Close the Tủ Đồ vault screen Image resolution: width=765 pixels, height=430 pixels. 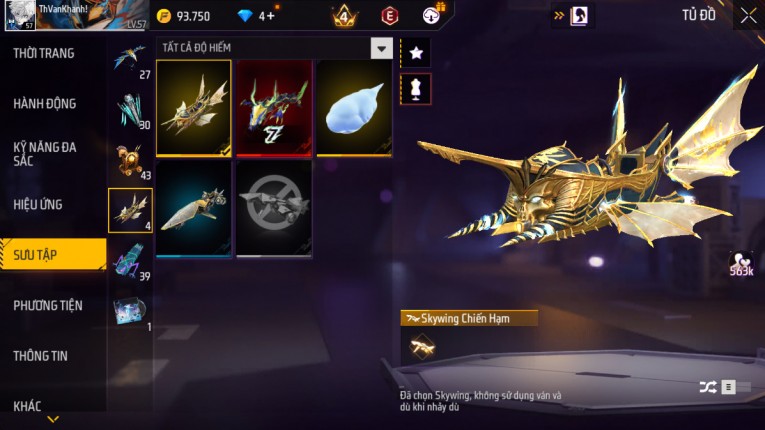[x=748, y=15]
